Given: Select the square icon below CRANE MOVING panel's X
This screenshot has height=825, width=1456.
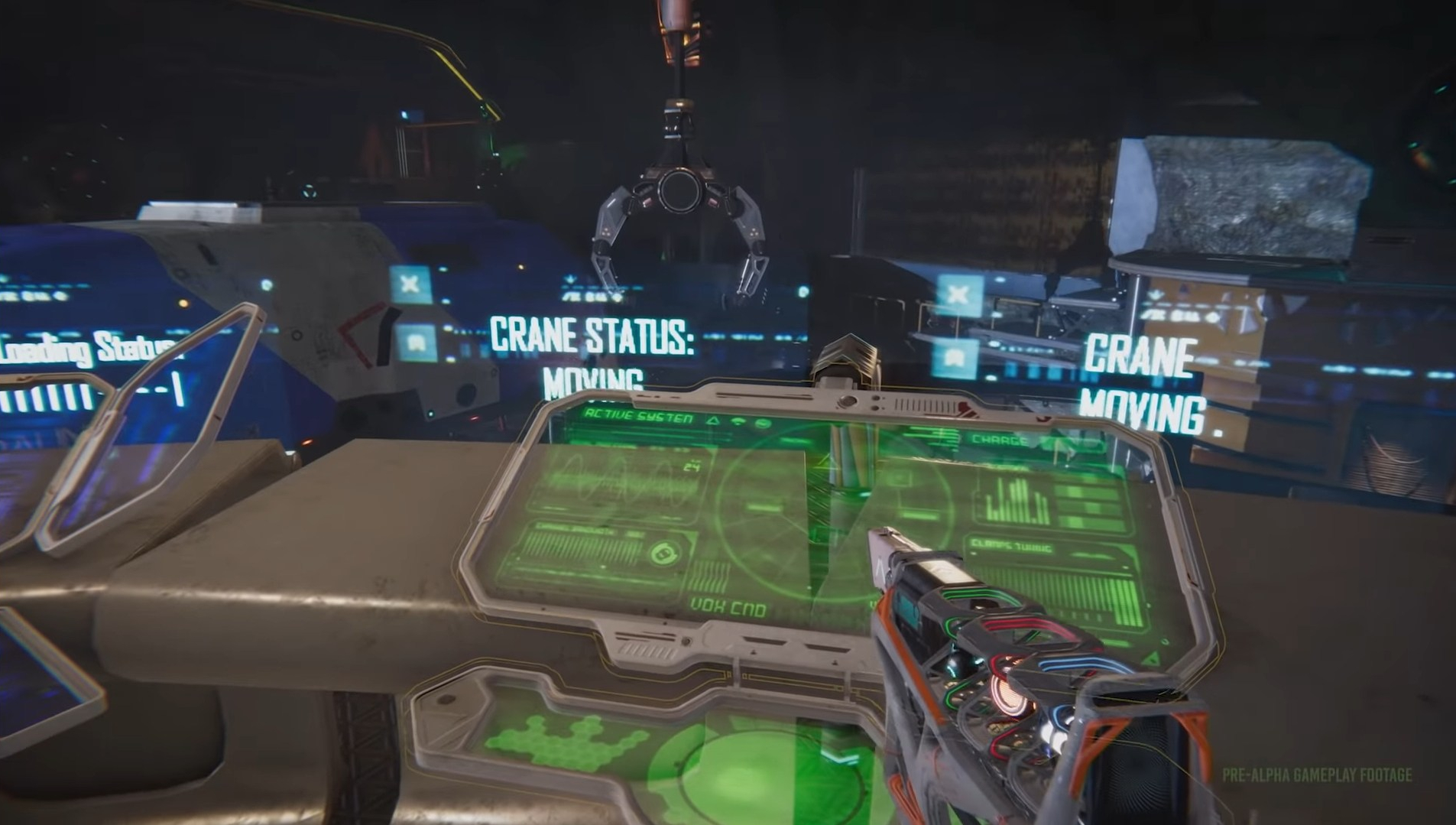Looking at the screenshot, I should [x=955, y=357].
